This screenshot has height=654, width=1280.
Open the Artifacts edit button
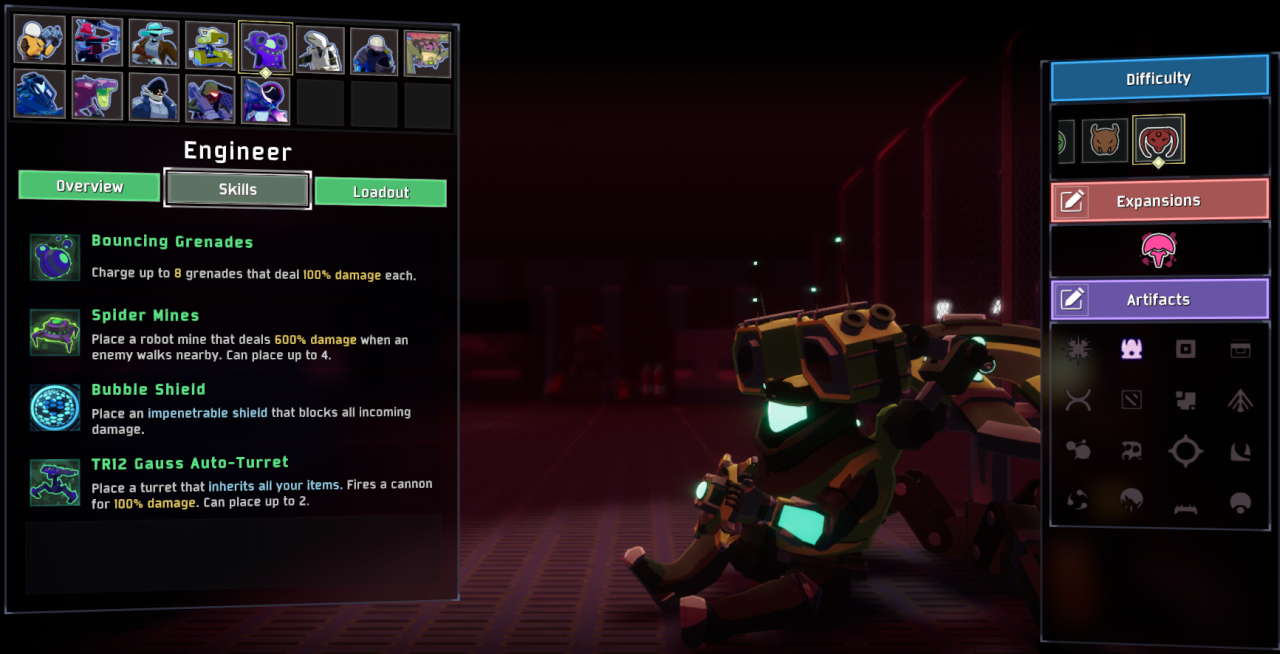coord(1072,299)
